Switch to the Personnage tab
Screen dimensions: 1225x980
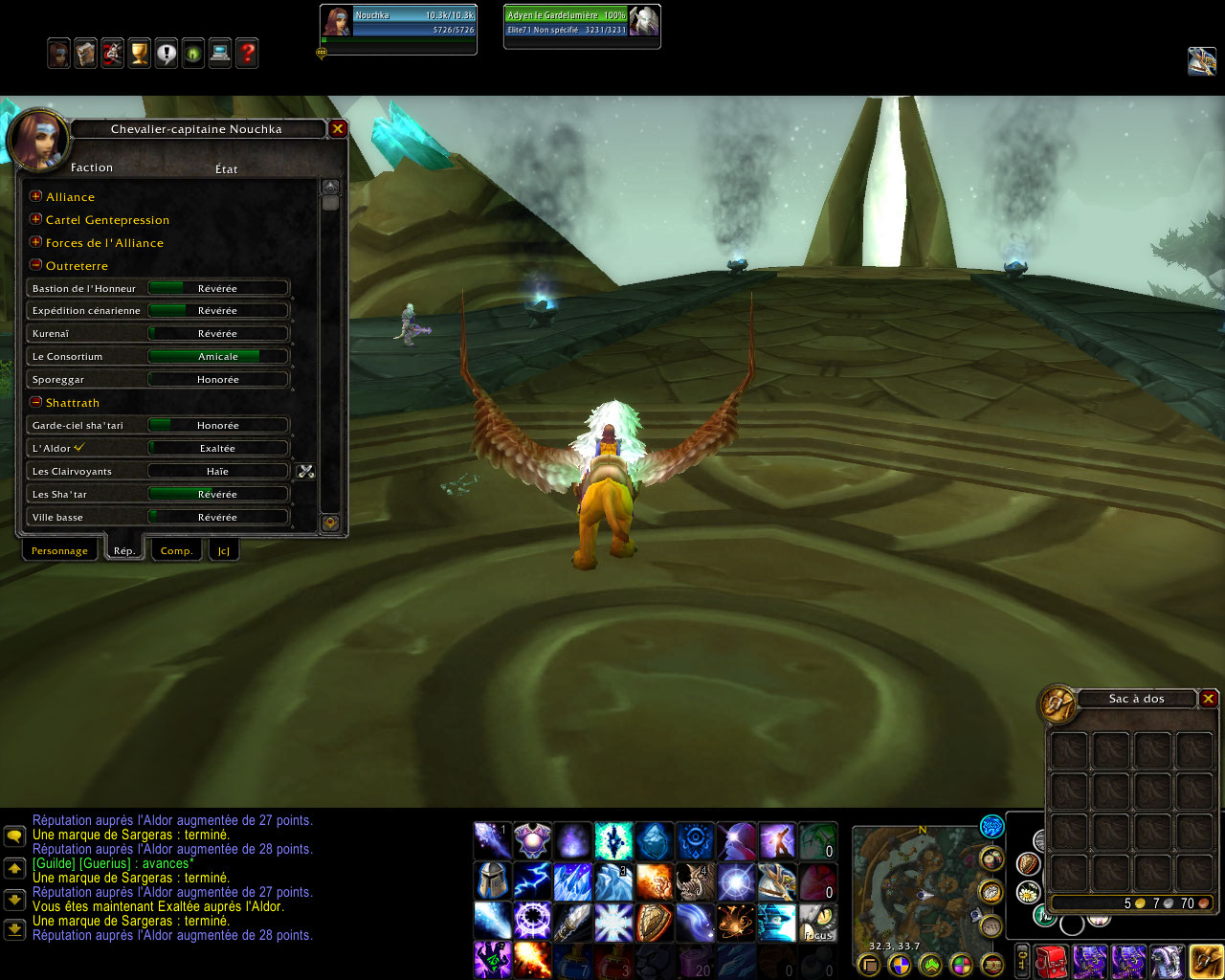coord(59,550)
